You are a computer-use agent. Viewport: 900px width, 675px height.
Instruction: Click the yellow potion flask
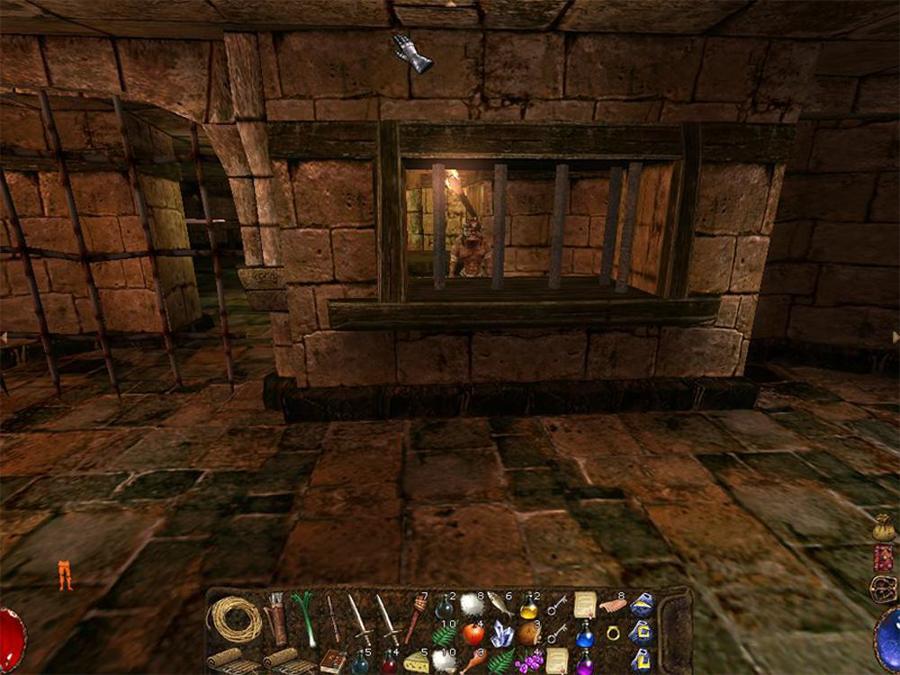point(528,606)
